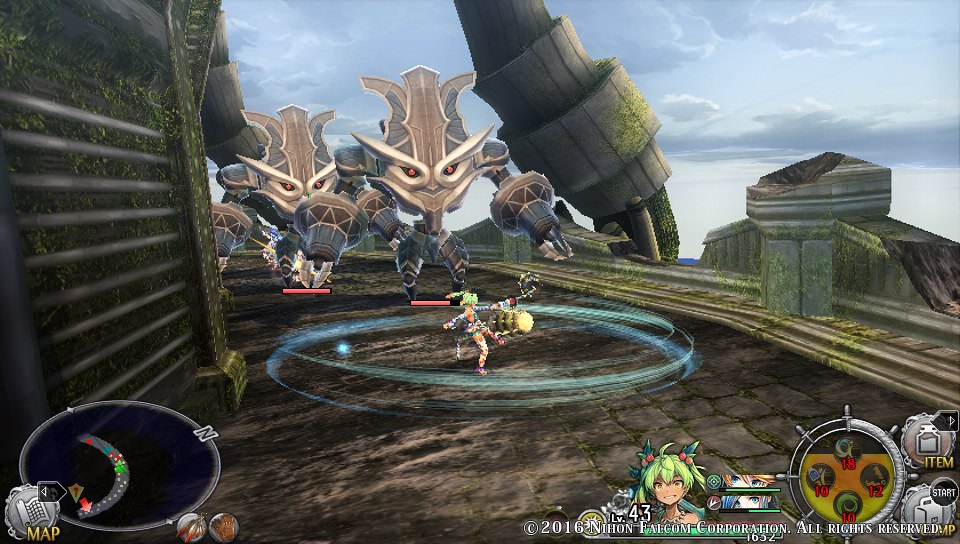Click the oval minimap
Viewport: 960px width, 544px height.
pyautogui.click(x=119, y=460)
